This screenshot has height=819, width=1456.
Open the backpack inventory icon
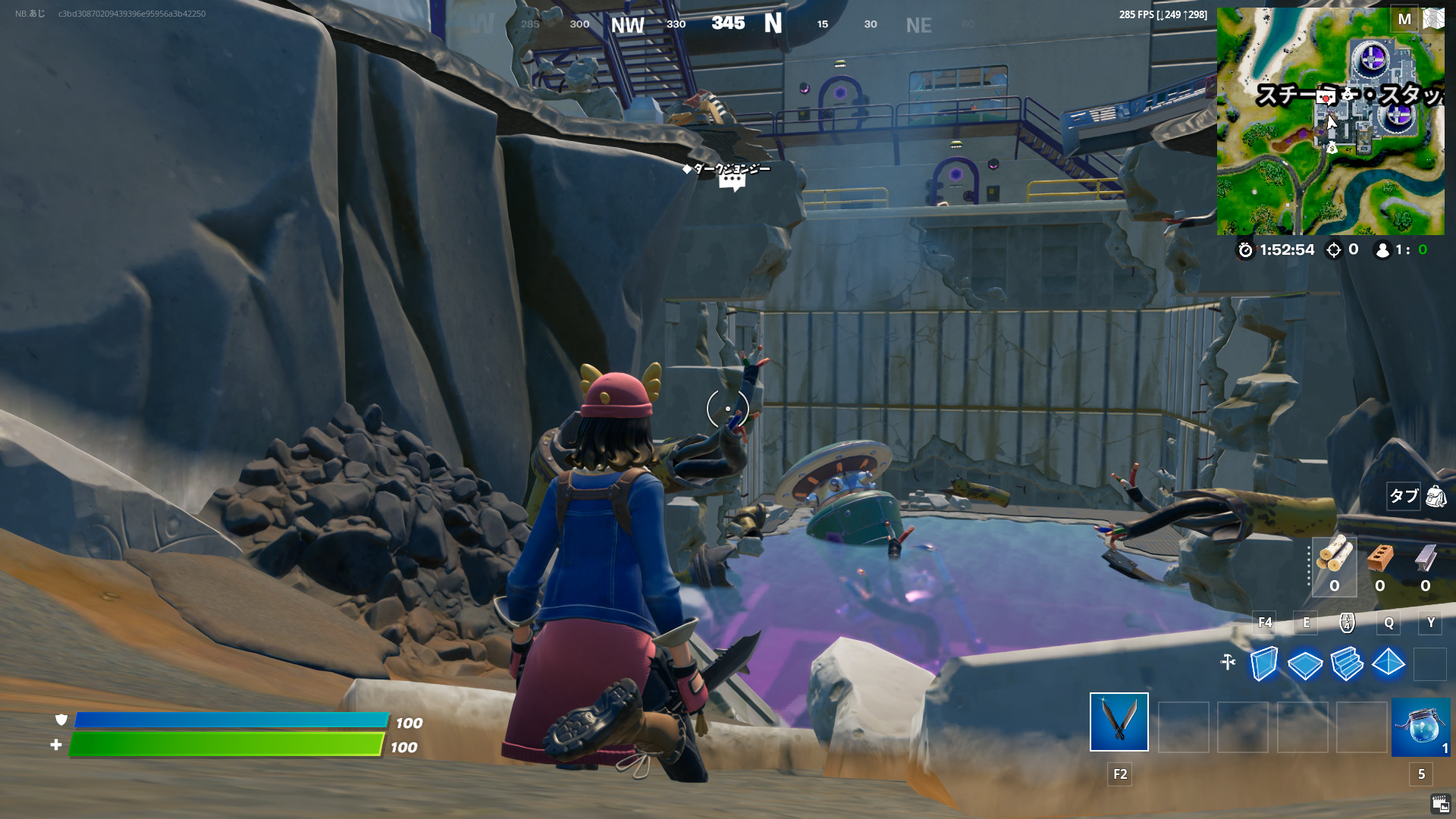1436,497
